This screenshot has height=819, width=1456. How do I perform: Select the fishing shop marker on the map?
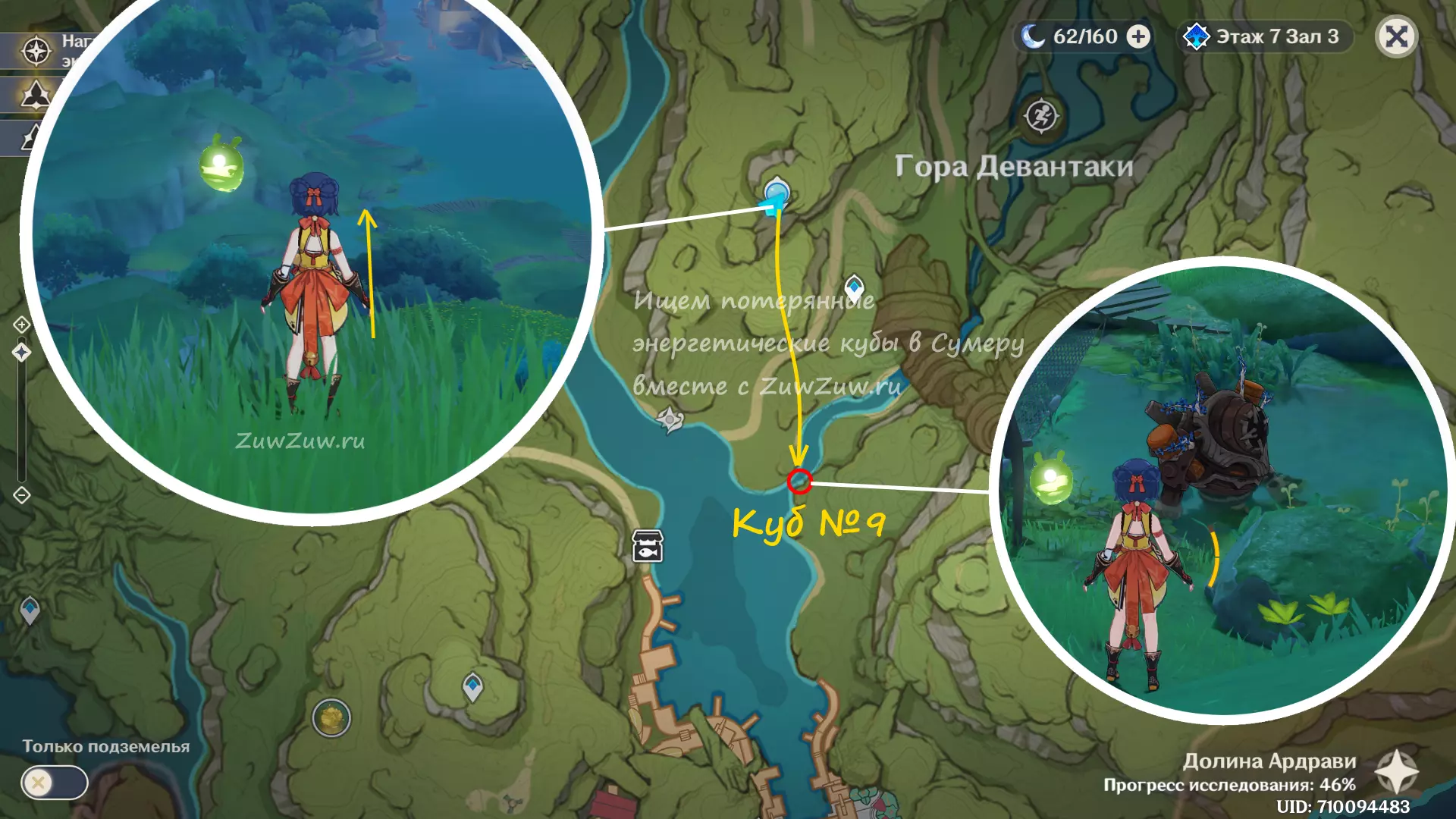[x=648, y=545]
